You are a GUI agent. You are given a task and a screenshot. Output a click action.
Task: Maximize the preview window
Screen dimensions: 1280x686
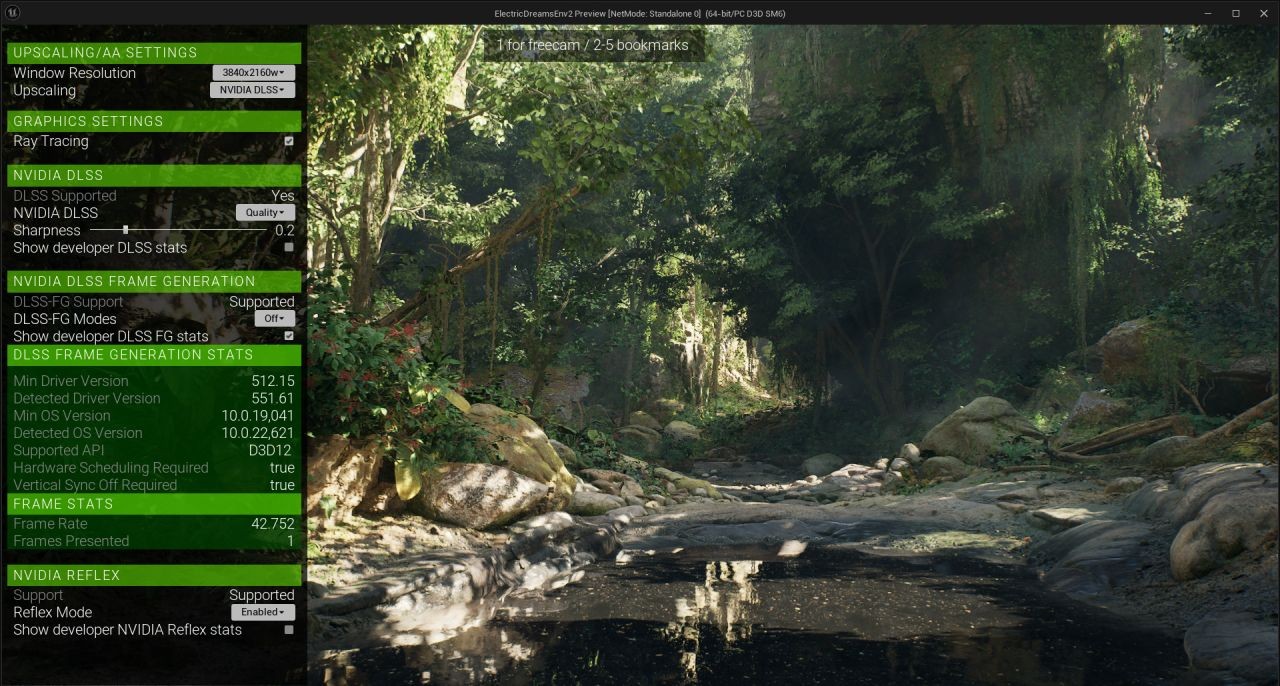coord(1236,13)
